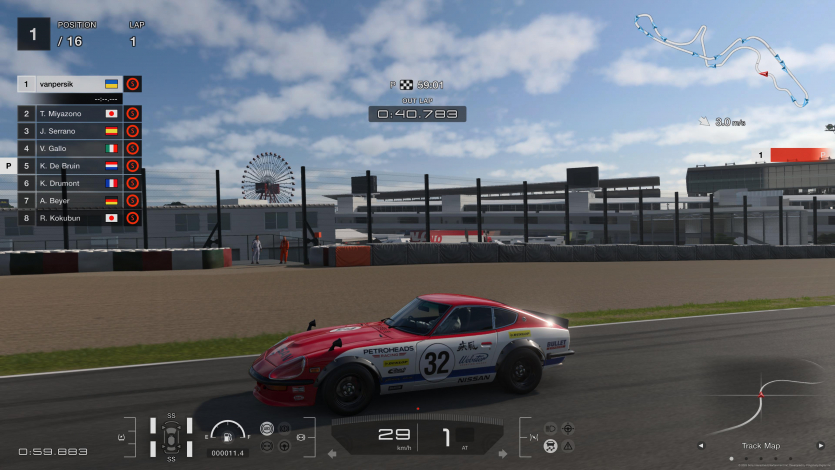Click the traction control car-skid icon

pyautogui.click(x=550, y=446)
